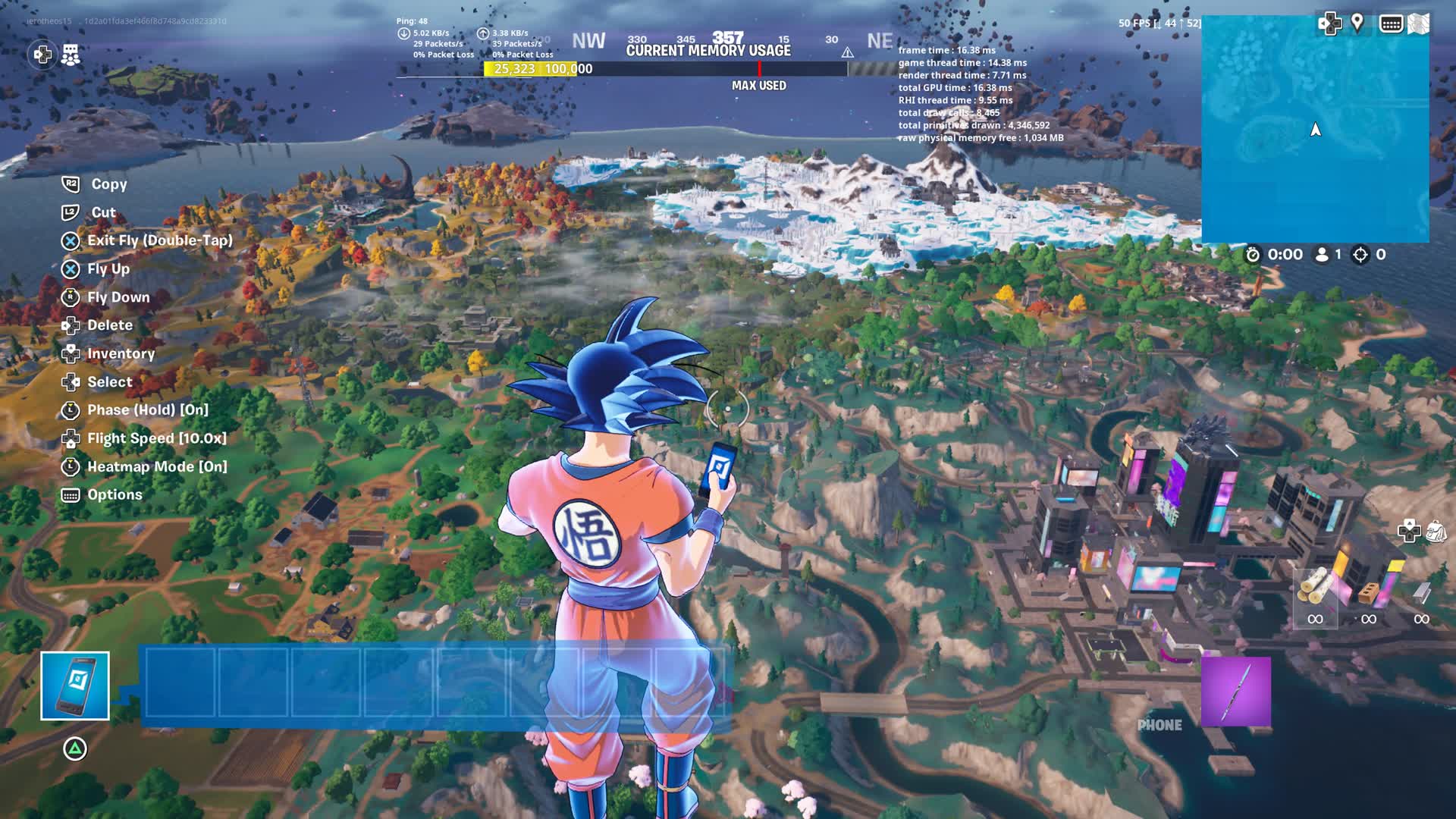Change Flight Speed in the actions list
The height and width of the screenshot is (819, 1456).
pyautogui.click(x=156, y=438)
